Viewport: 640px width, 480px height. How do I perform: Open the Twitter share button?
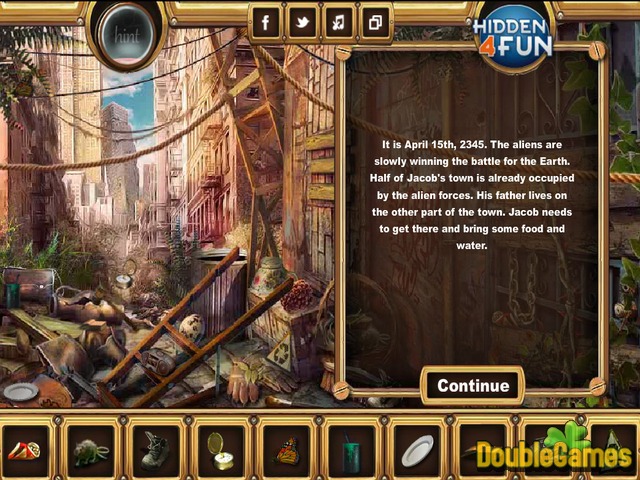click(x=303, y=23)
